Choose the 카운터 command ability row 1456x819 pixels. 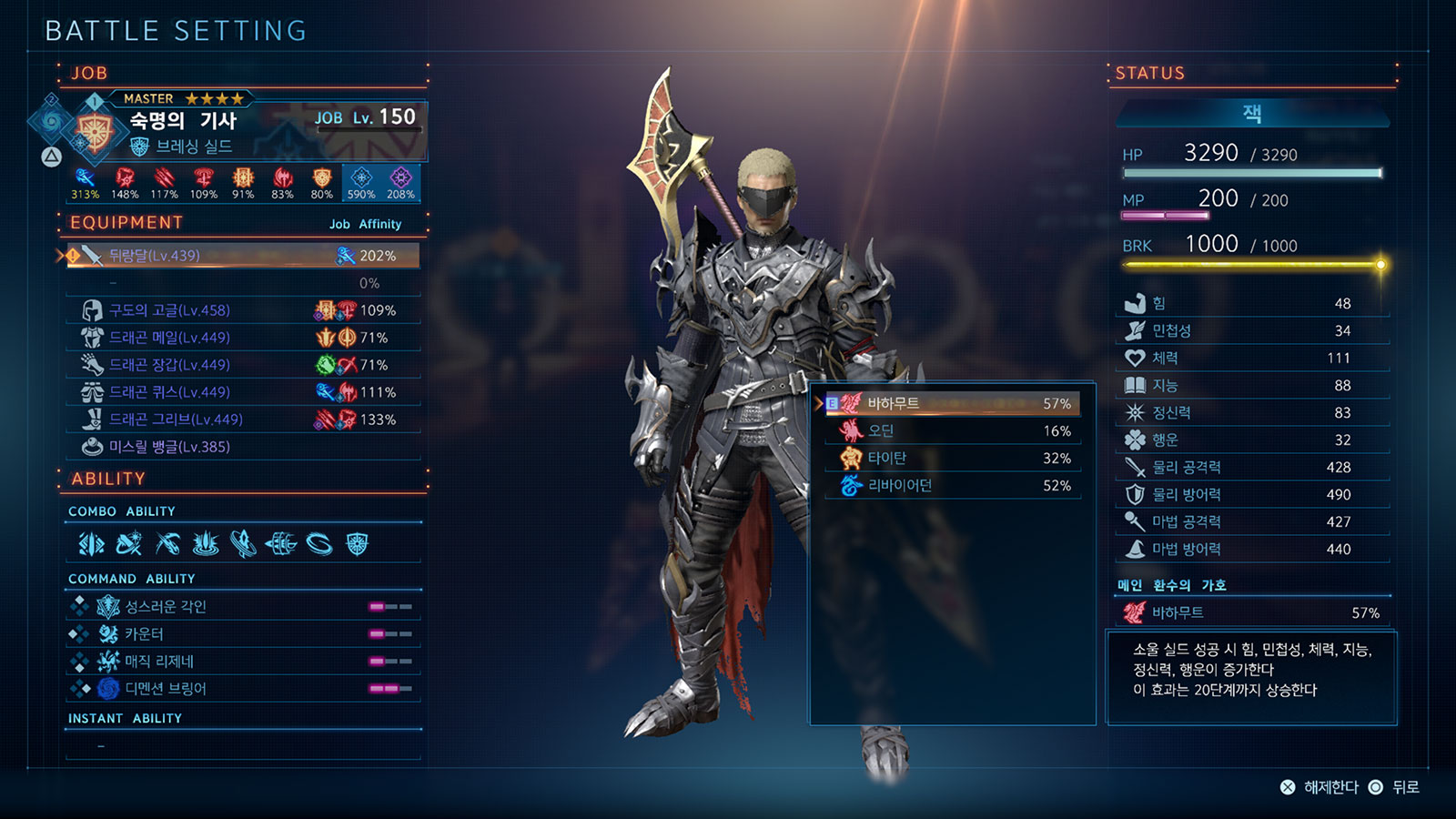[243, 633]
